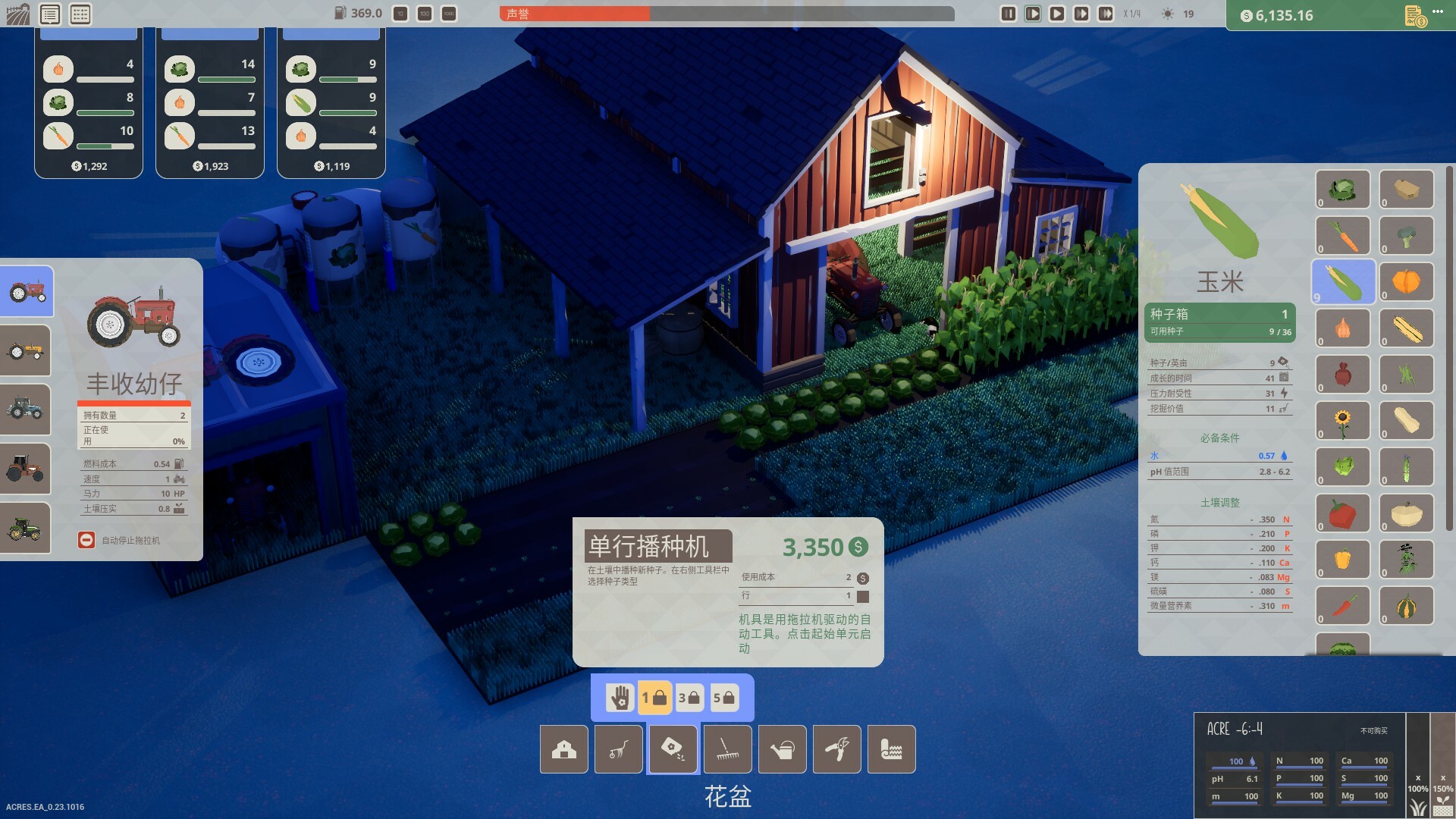Select the plow tool
Image resolution: width=1456 pixels, height=819 pixels.
pos(618,749)
